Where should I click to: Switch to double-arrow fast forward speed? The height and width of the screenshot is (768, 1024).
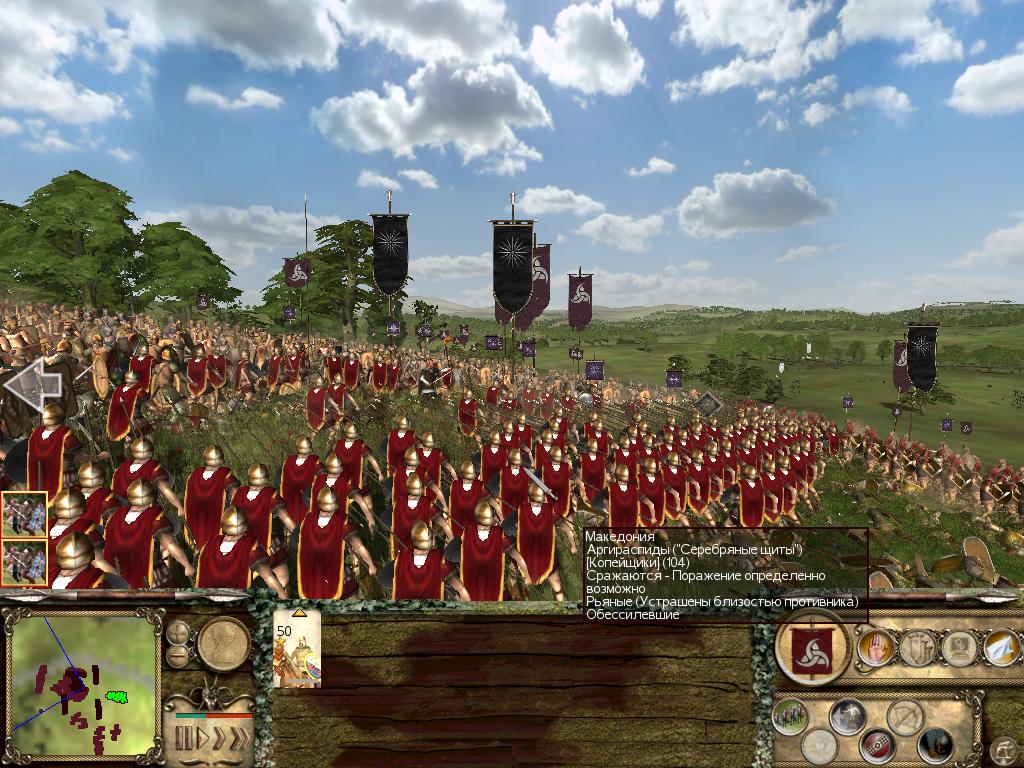coord(219,739)
